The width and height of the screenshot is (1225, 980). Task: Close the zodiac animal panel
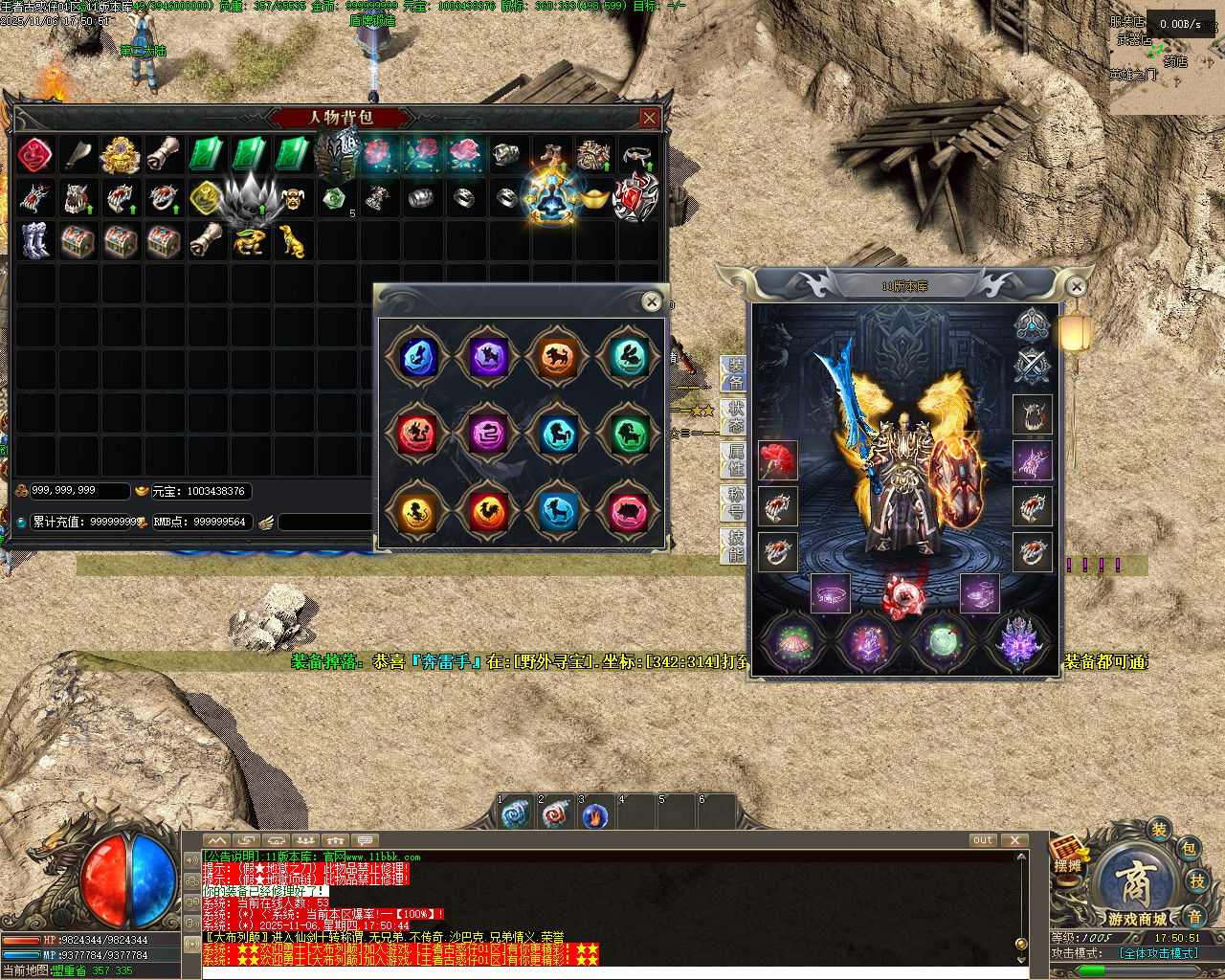652,301
